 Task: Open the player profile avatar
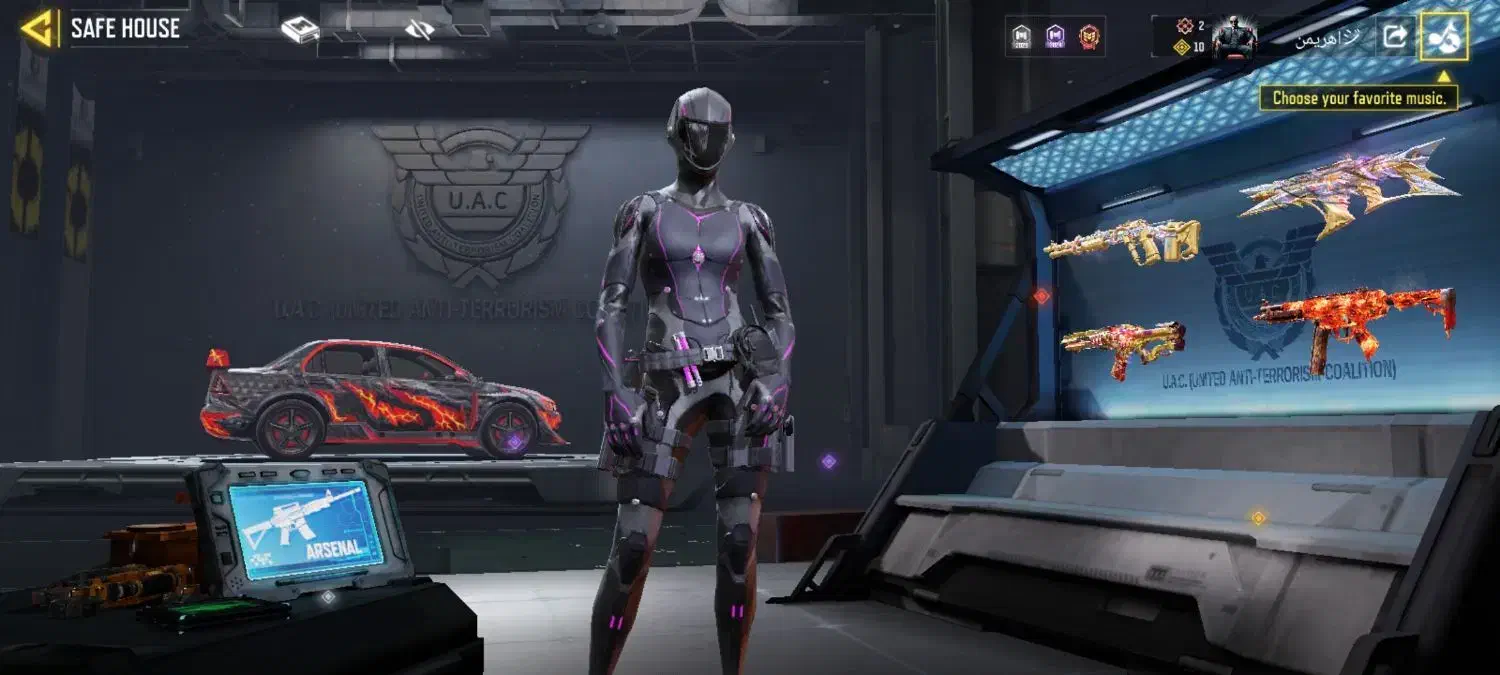(1234, 37)
